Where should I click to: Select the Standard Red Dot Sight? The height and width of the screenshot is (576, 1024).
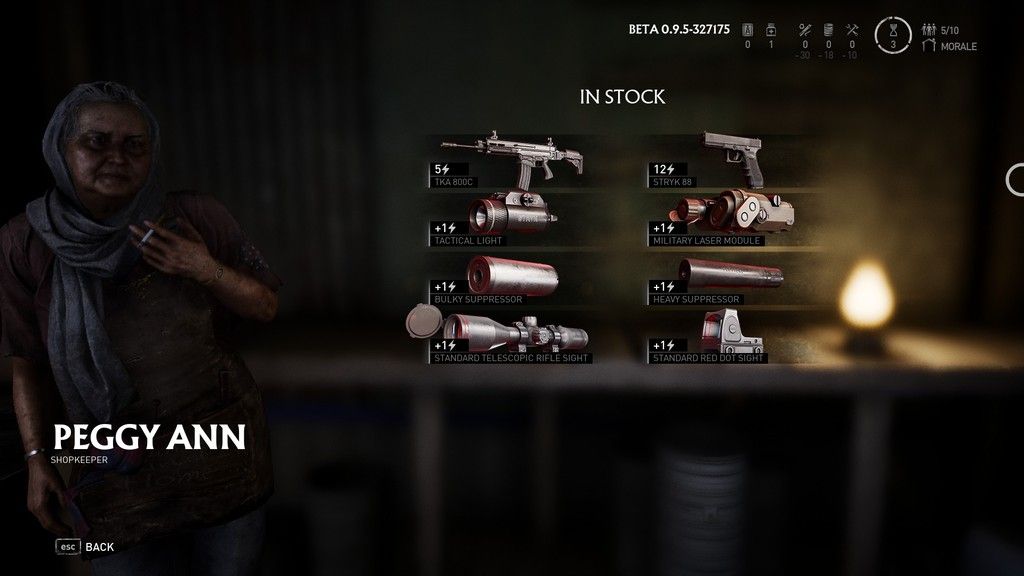coord(735,336)
